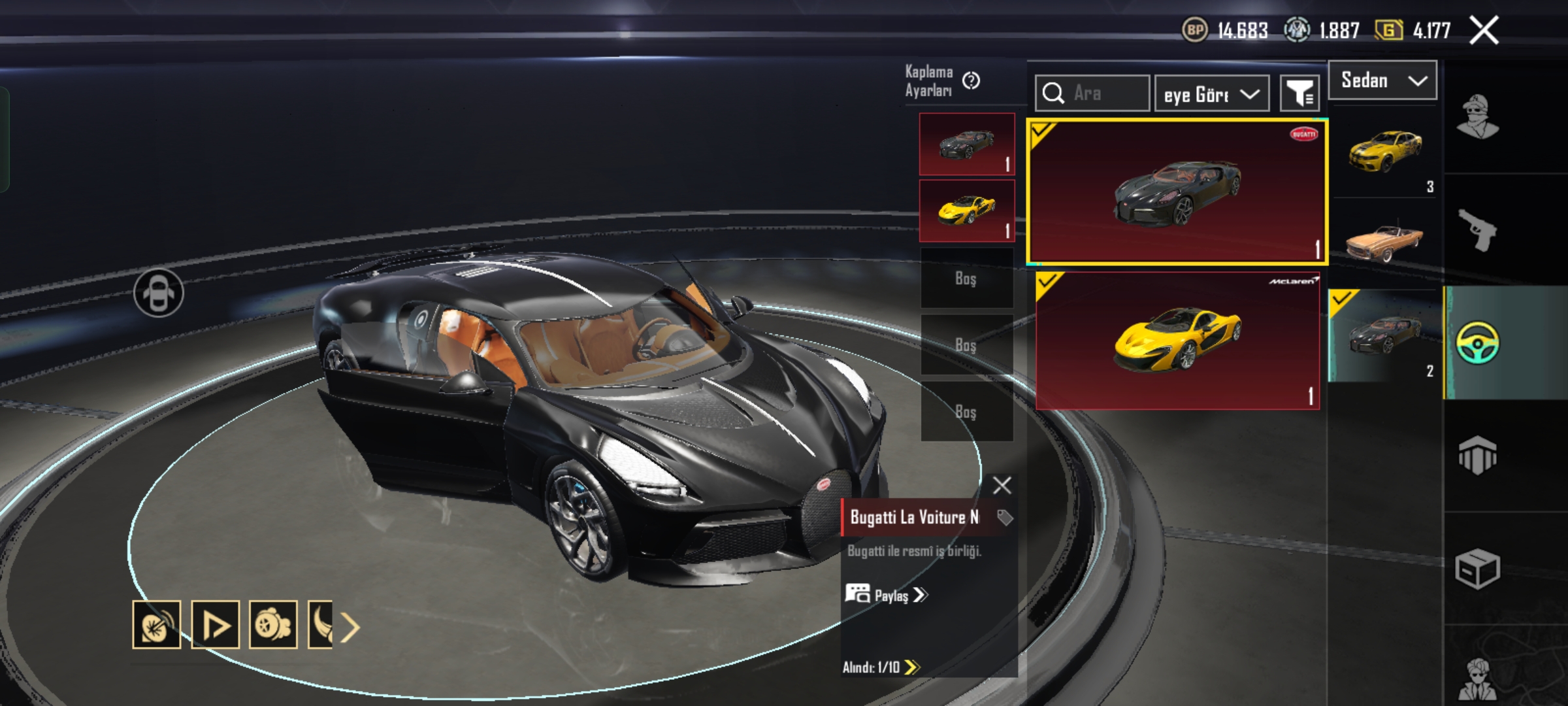1568x706 pixels.
Task: Switch to the character outfit tab
Action: pyautogui.click(x=1477, y=118)
